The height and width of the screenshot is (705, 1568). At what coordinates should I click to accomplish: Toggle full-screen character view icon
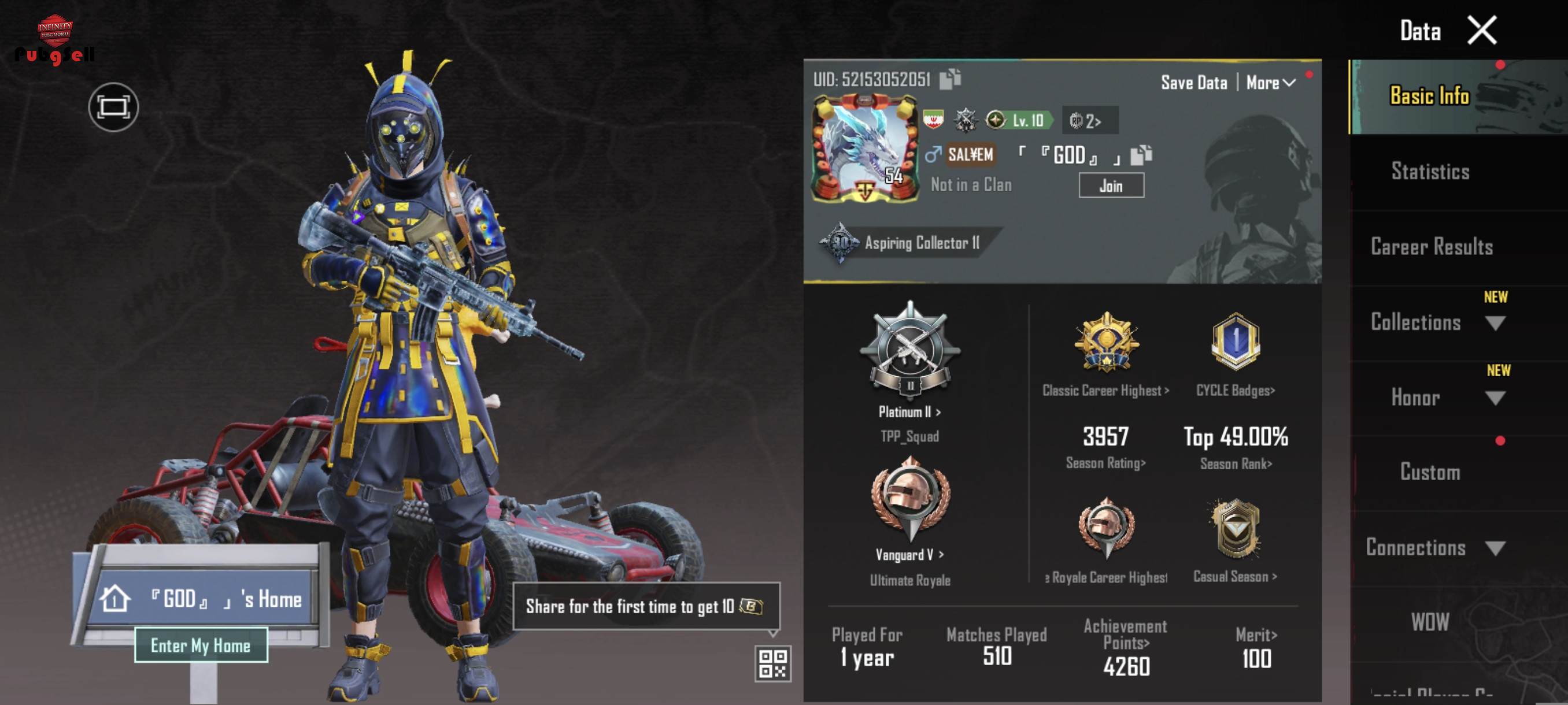pyautogui.click(x=113, y=107)
